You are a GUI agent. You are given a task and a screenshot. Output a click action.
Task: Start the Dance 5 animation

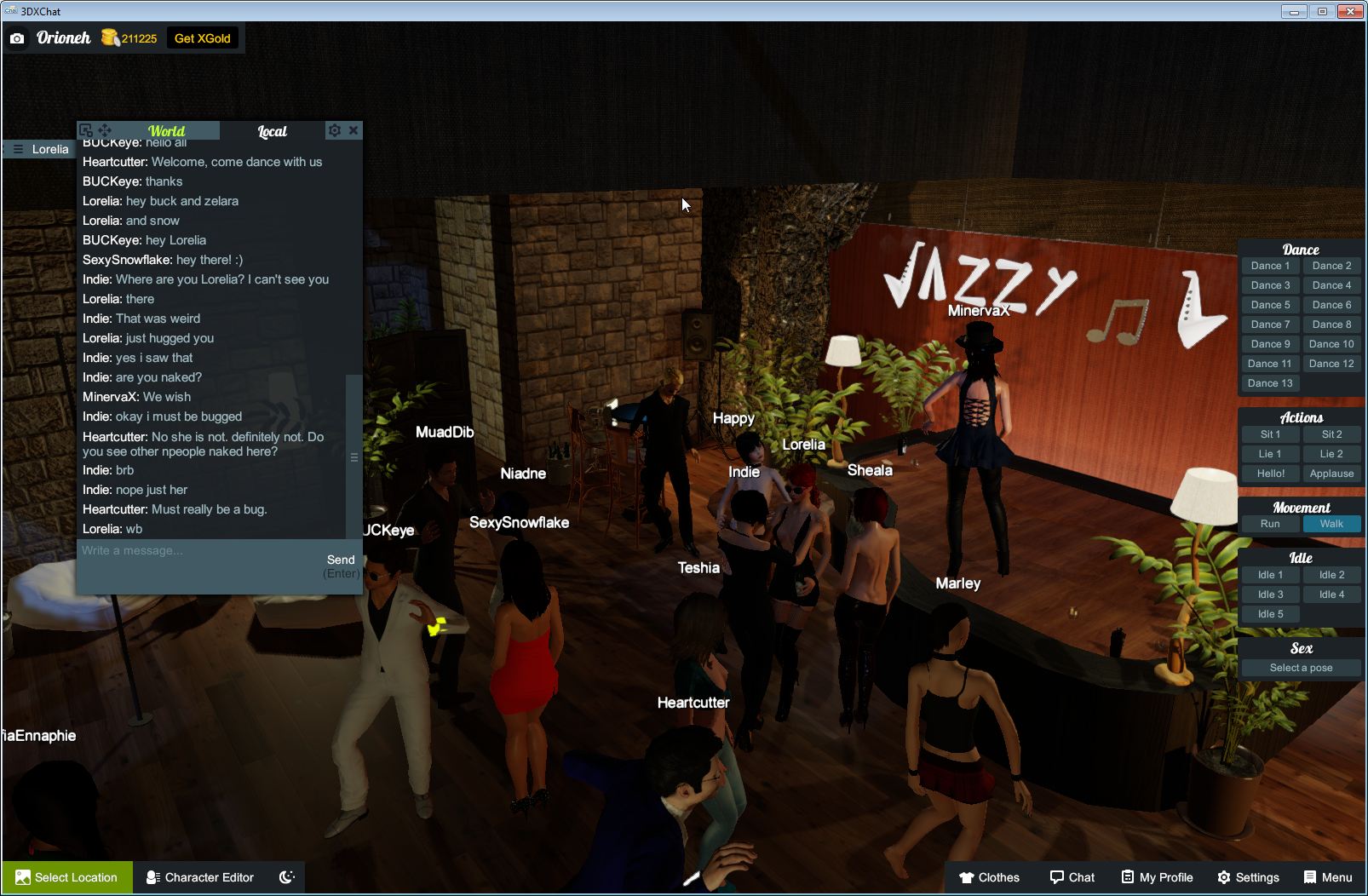1270,304
